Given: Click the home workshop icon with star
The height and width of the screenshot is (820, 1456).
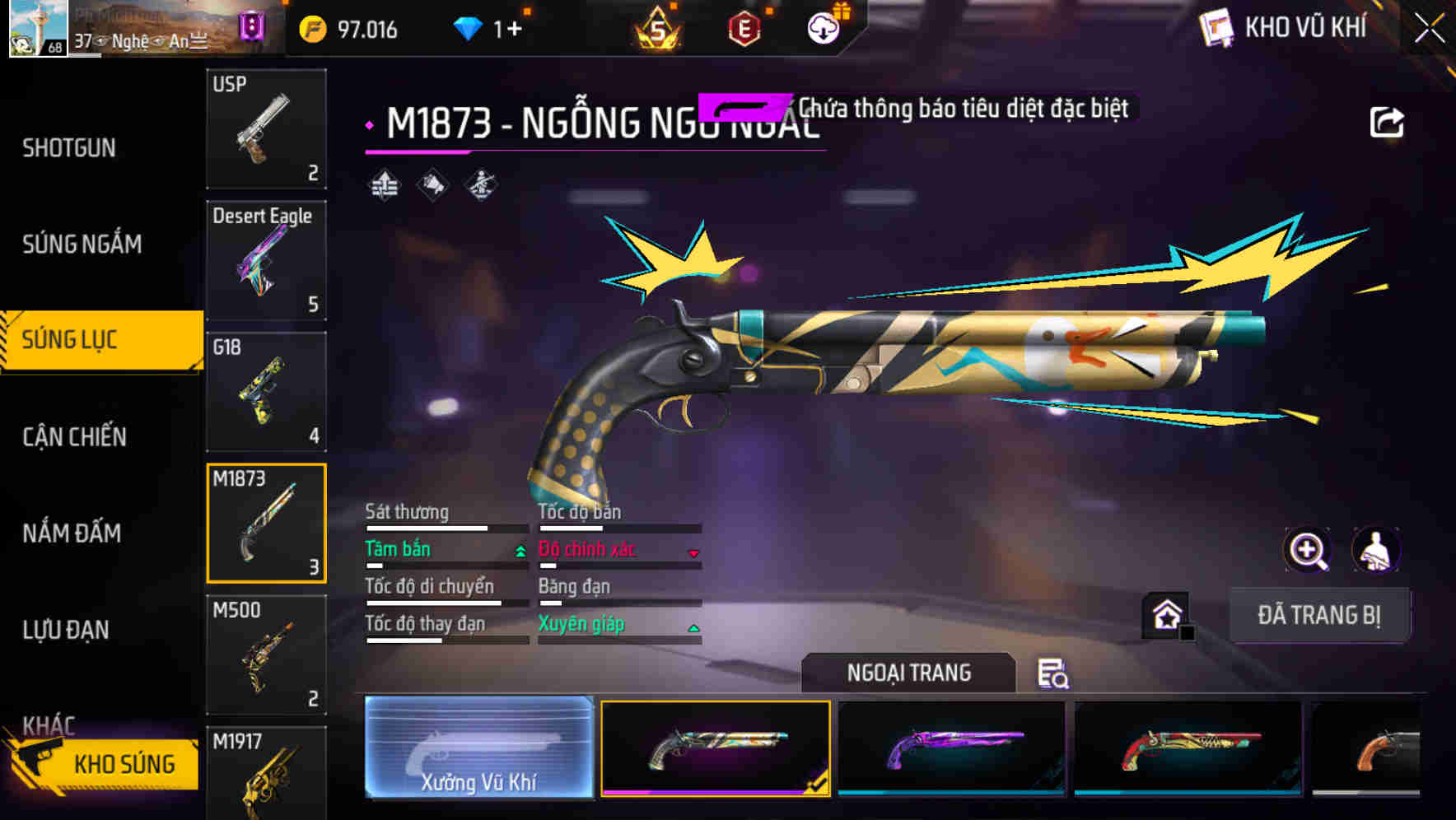Looking at the screenshot, I should pyautogui.click(x=1166, y=614).
